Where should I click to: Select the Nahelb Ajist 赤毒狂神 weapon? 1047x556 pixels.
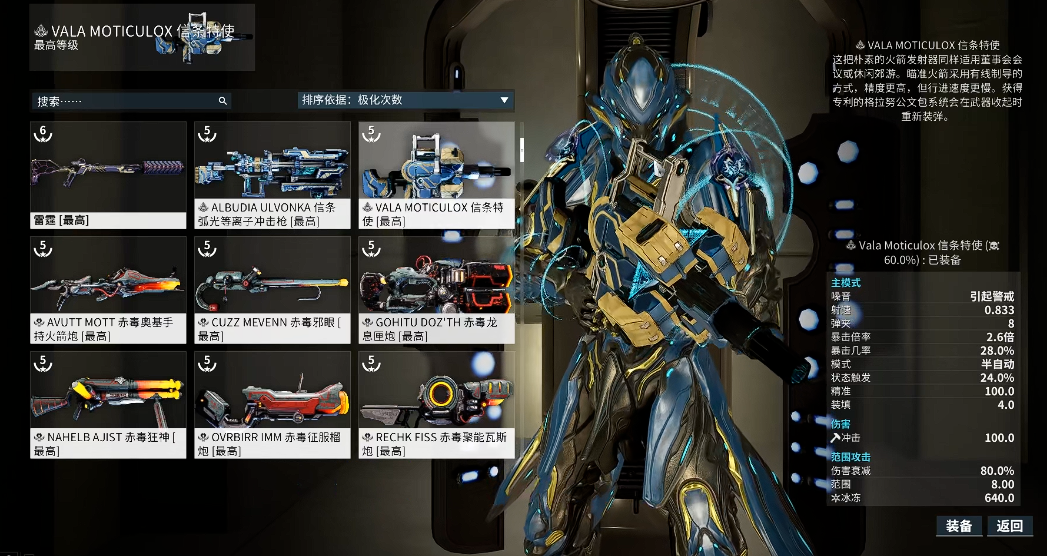pyautogui.click(x=108, y=404)
